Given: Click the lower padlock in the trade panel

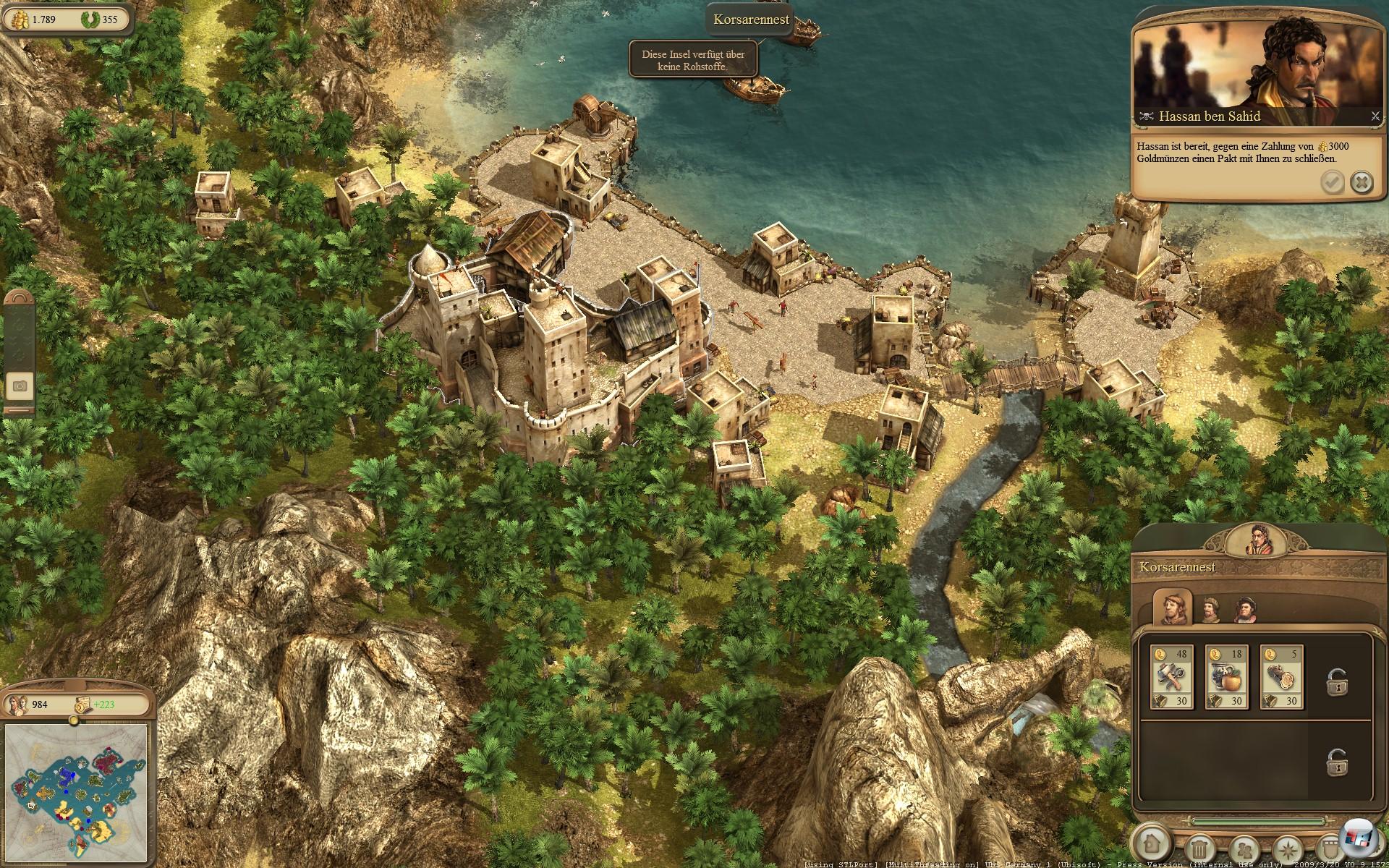Looking at the screenshot, I should tap(1335, 762).
